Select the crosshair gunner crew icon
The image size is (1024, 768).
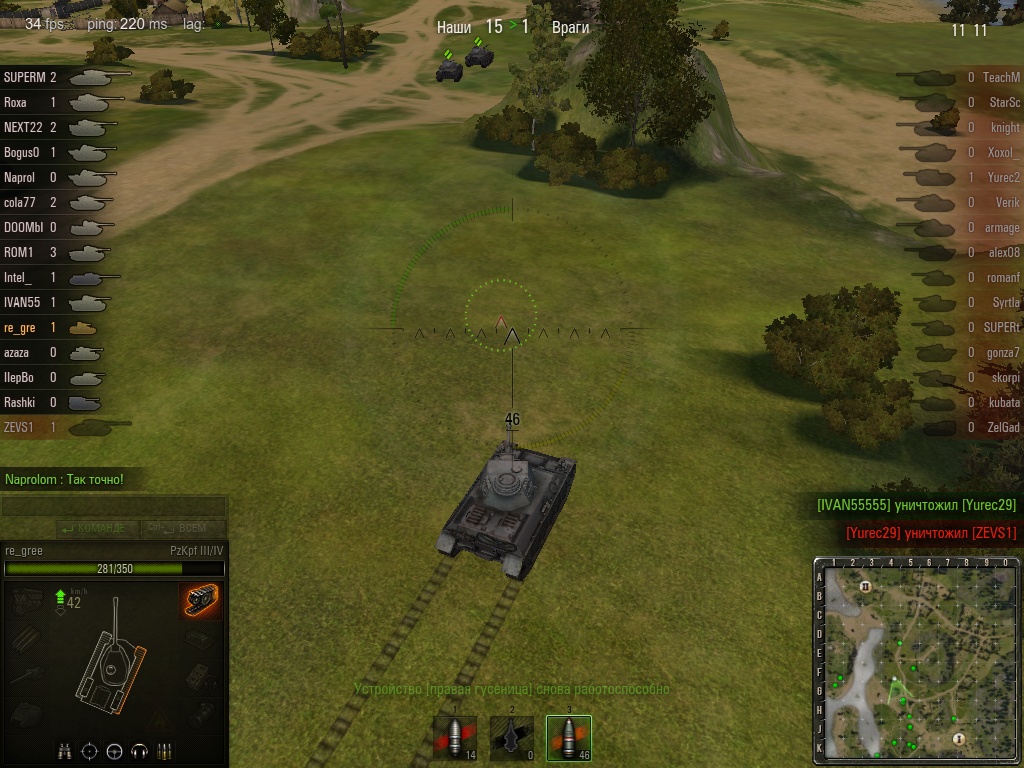click(x=90, y=751)
